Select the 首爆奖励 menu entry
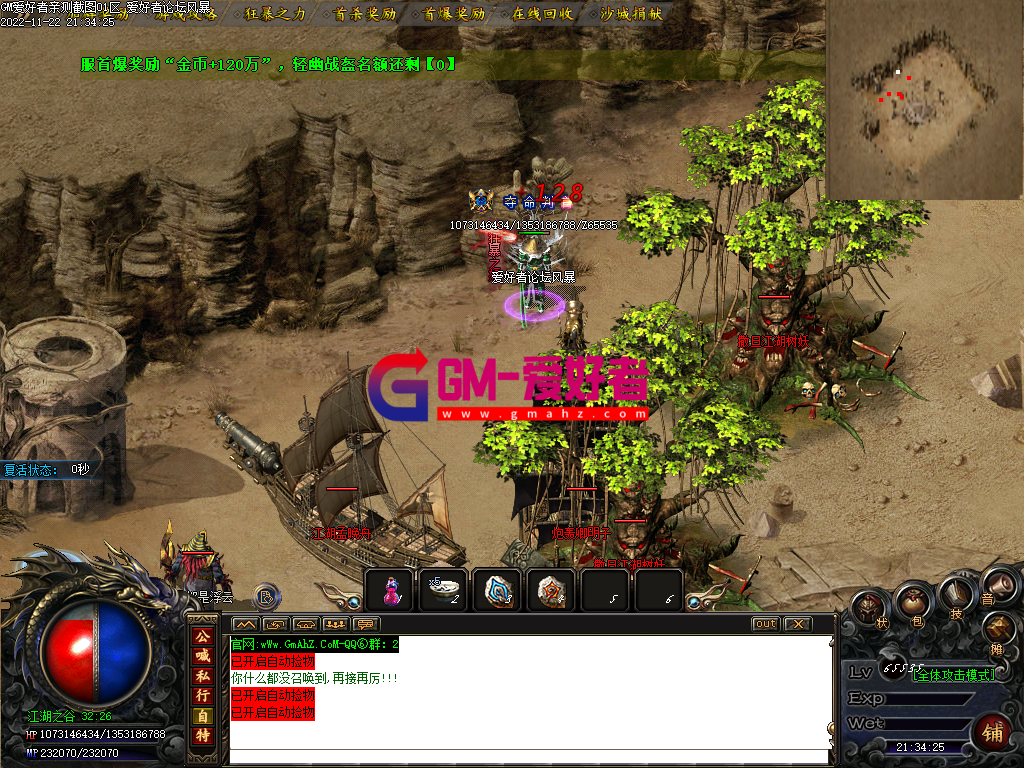 [454, 14]
